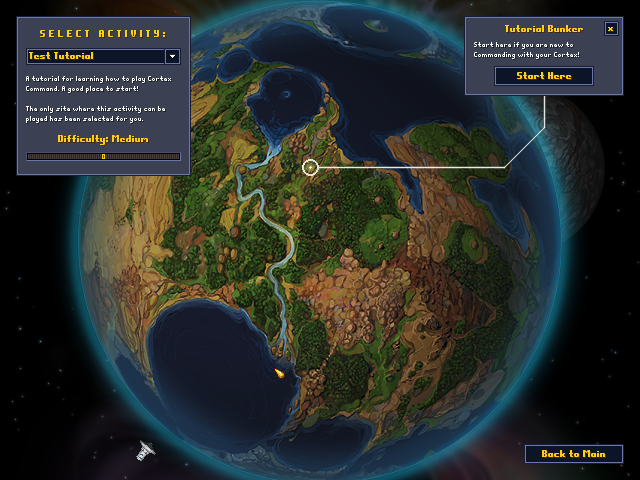The image size is (640, 480).
Task: Open the Test Tutorial activity dropdown
Action: point(172,57)
